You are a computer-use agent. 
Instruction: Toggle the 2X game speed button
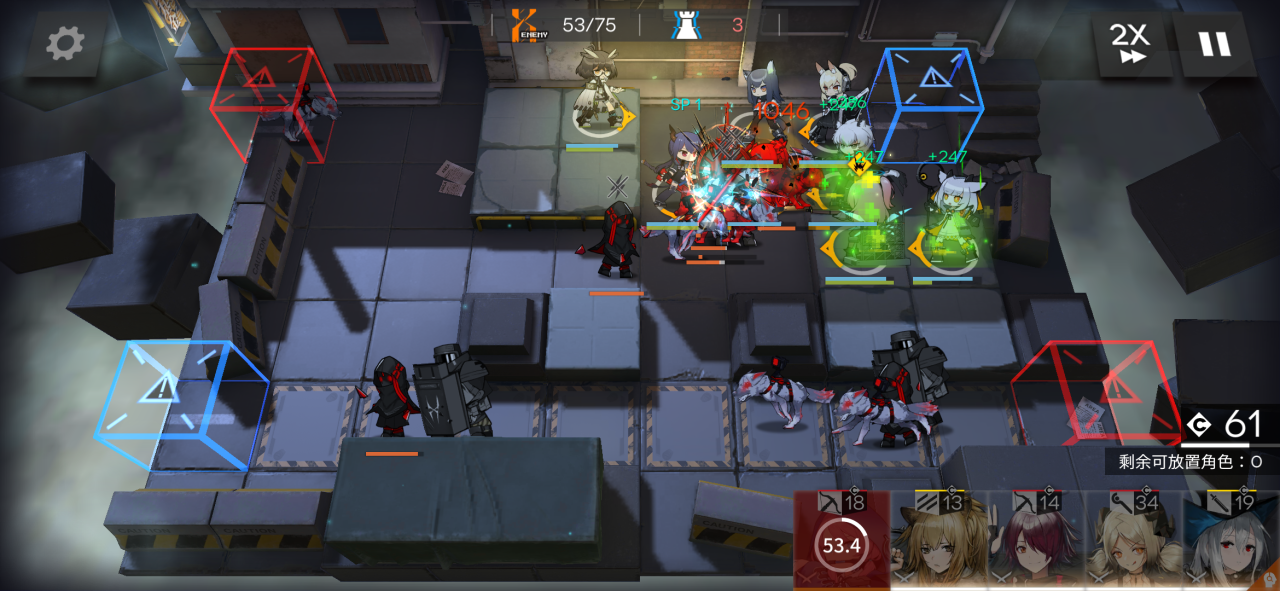coord(1130,44)
